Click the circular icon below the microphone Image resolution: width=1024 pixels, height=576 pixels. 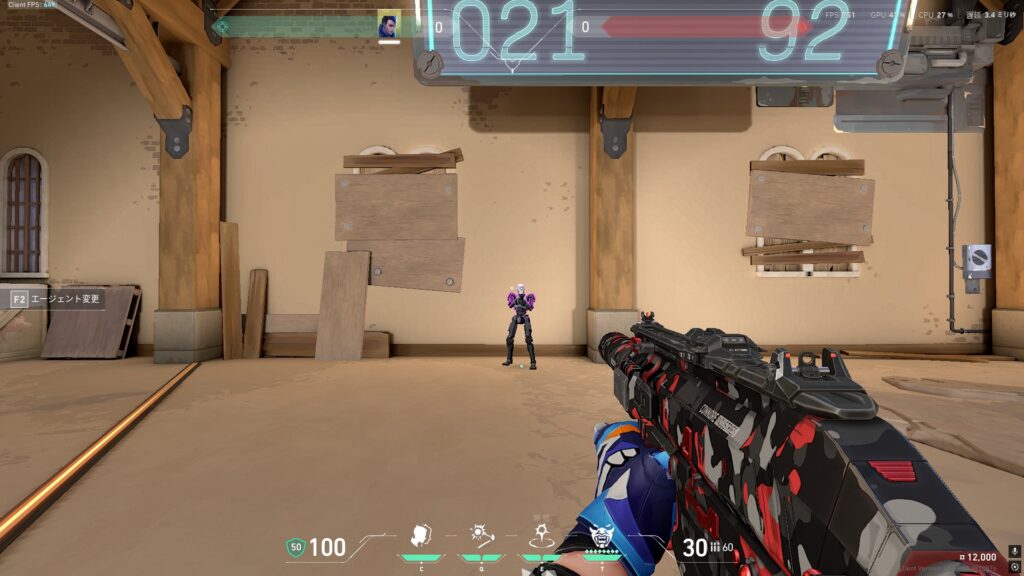point(1015,567)
